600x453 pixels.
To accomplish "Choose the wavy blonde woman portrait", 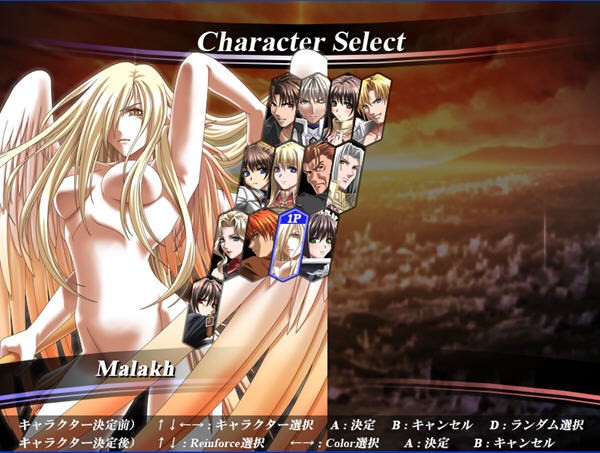I will coord(231,241).
